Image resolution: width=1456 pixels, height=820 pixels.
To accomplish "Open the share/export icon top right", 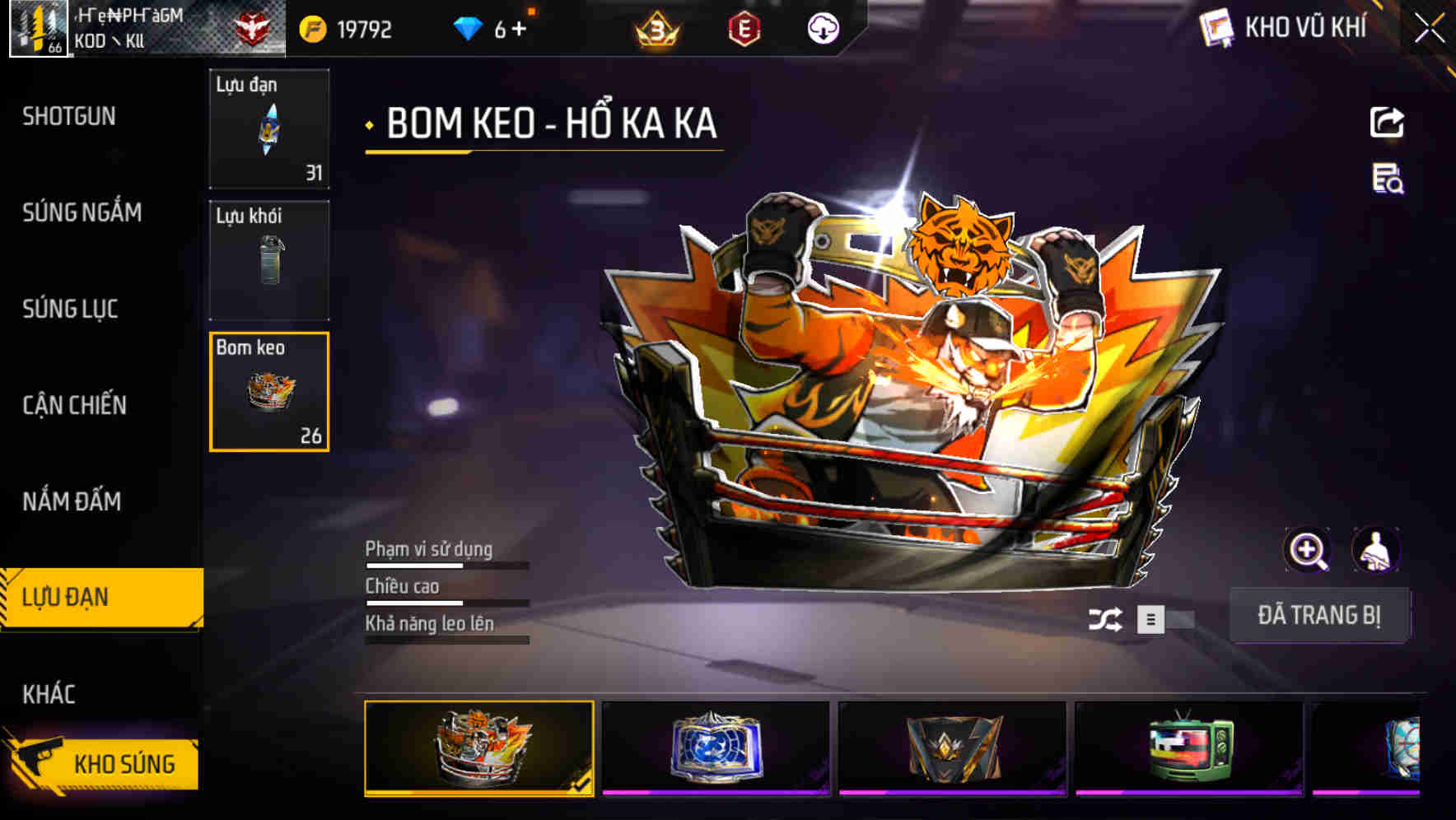I will point(1387,122).
